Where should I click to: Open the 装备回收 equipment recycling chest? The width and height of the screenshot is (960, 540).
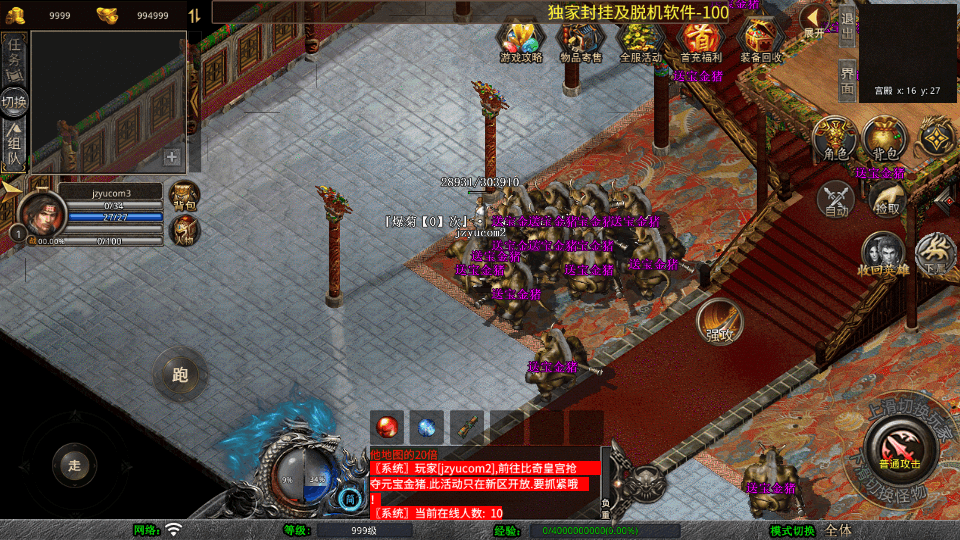[x=761, y=41]
